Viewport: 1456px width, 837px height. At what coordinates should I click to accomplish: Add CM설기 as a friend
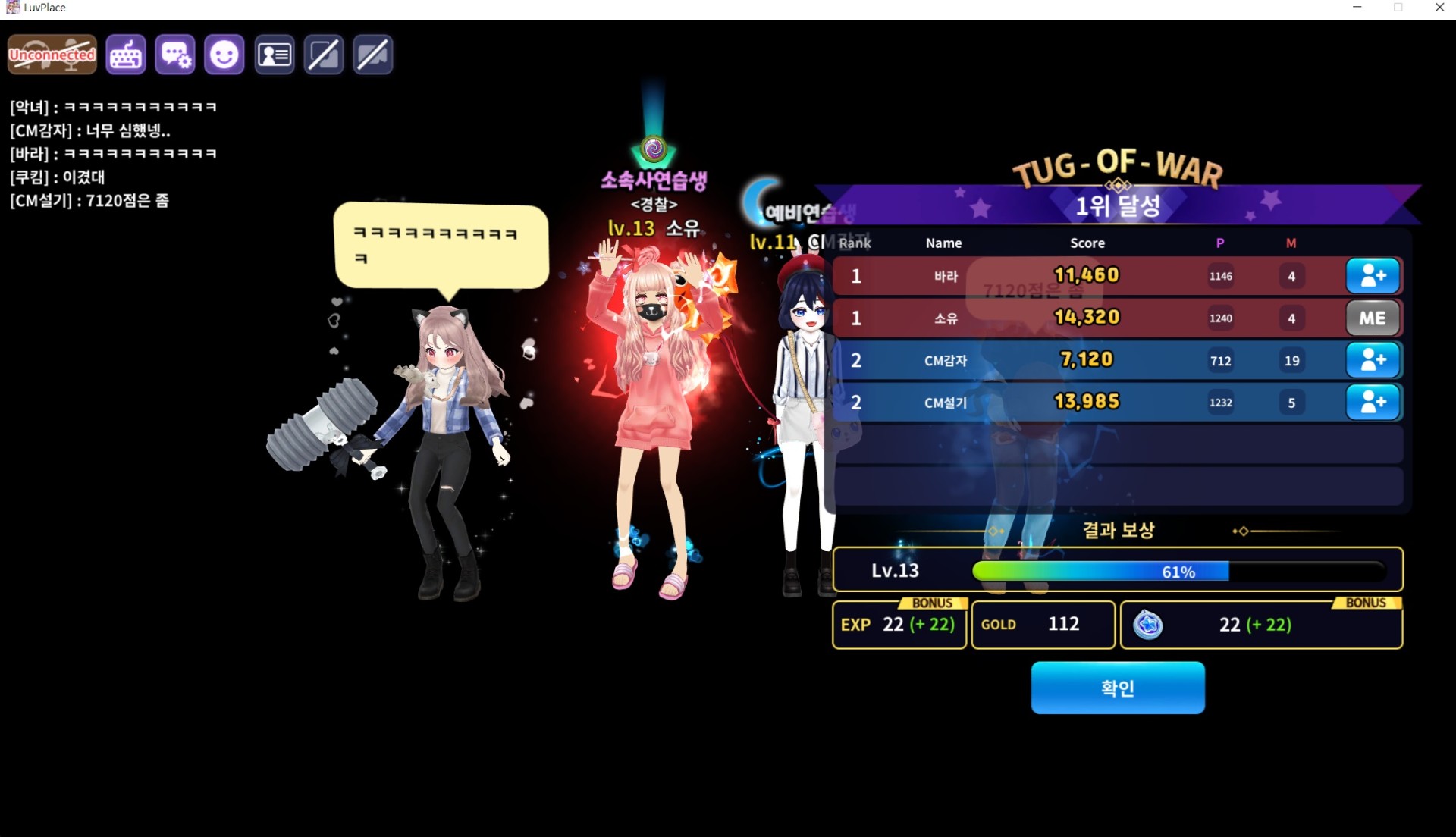(x=1373, y=403)
